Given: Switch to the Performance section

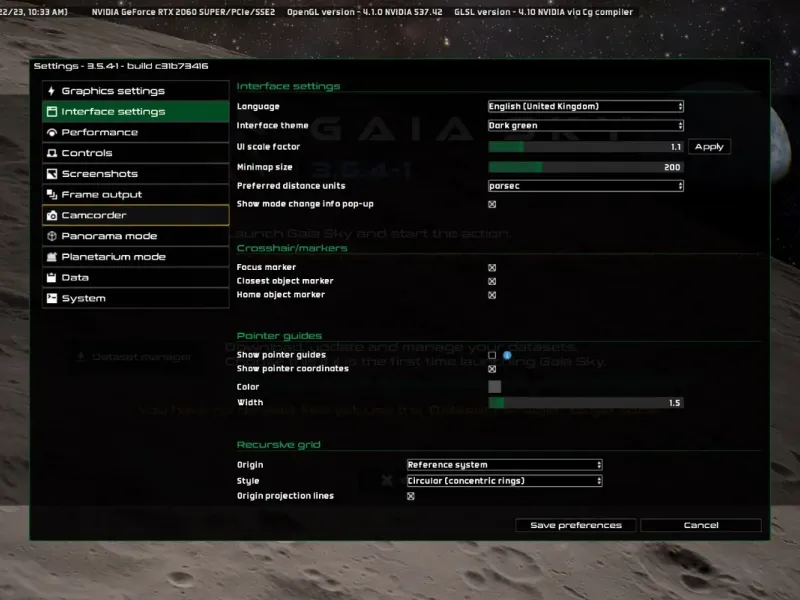Looking at the screenshot, I should [135, 132].
